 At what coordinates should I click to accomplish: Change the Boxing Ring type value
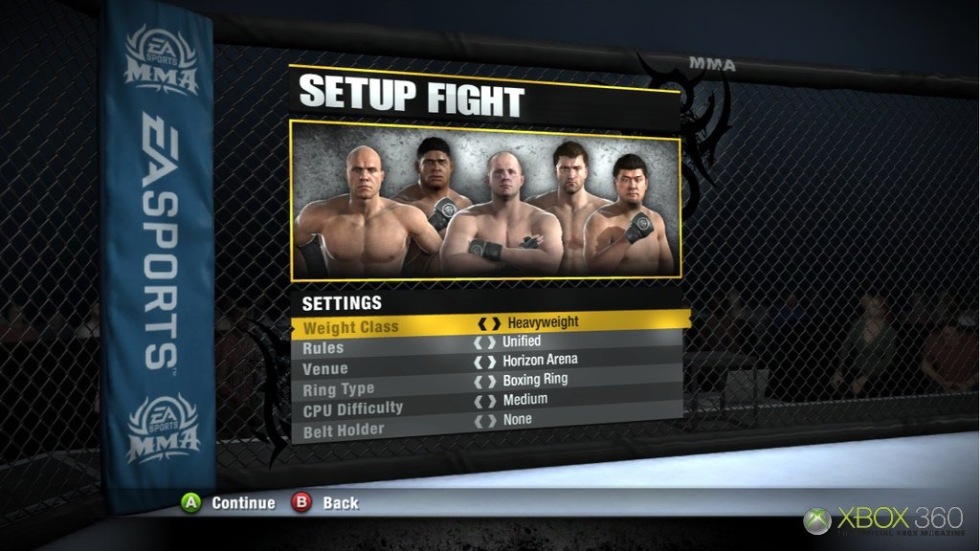click(534, 380)
